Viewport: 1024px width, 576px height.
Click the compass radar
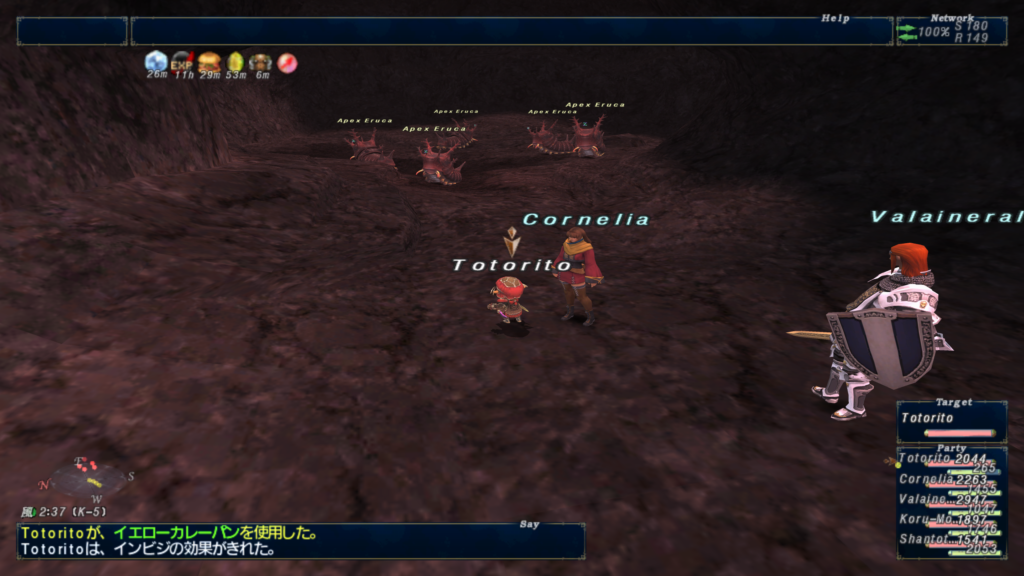tap(88, 476)
